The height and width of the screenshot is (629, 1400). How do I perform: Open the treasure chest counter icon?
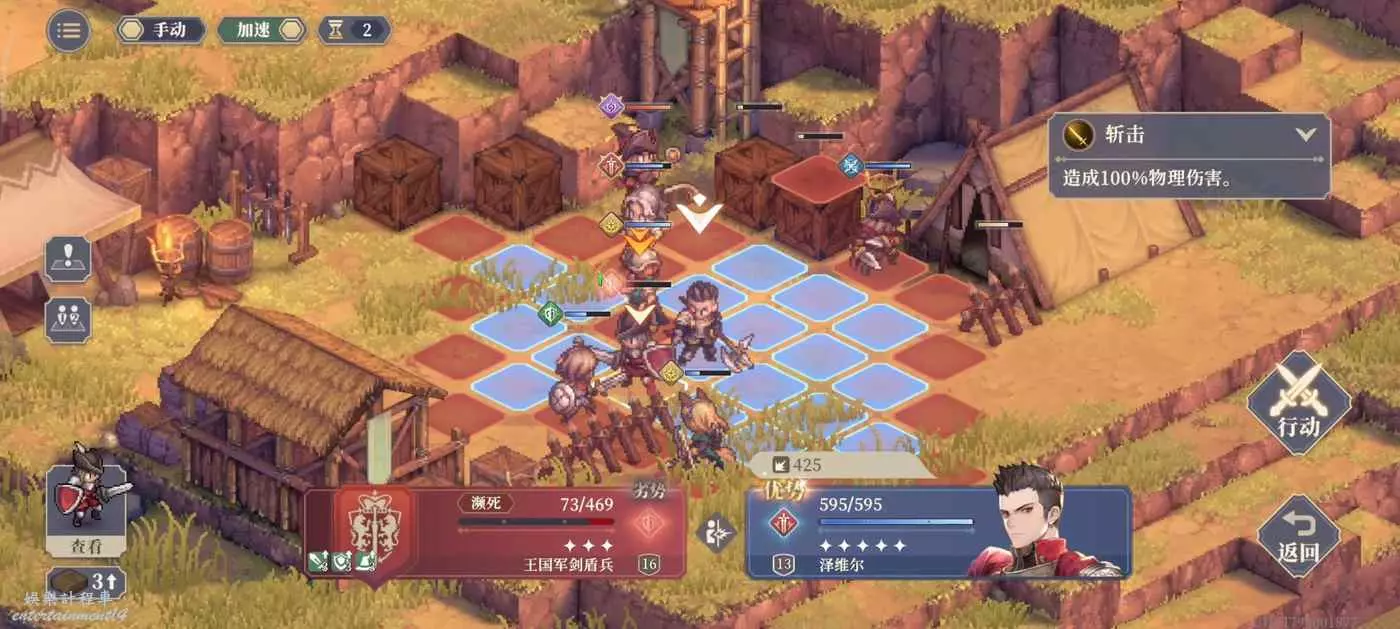[86, 582]
